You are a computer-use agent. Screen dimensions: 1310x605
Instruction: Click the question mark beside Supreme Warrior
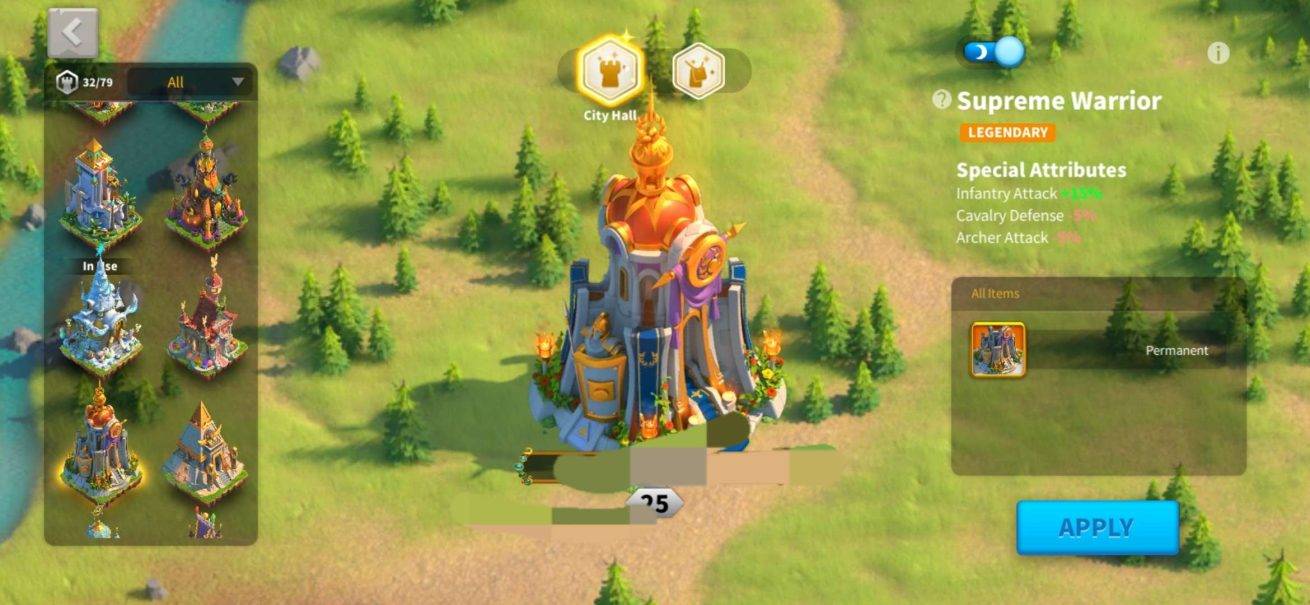tap(941, 100)
